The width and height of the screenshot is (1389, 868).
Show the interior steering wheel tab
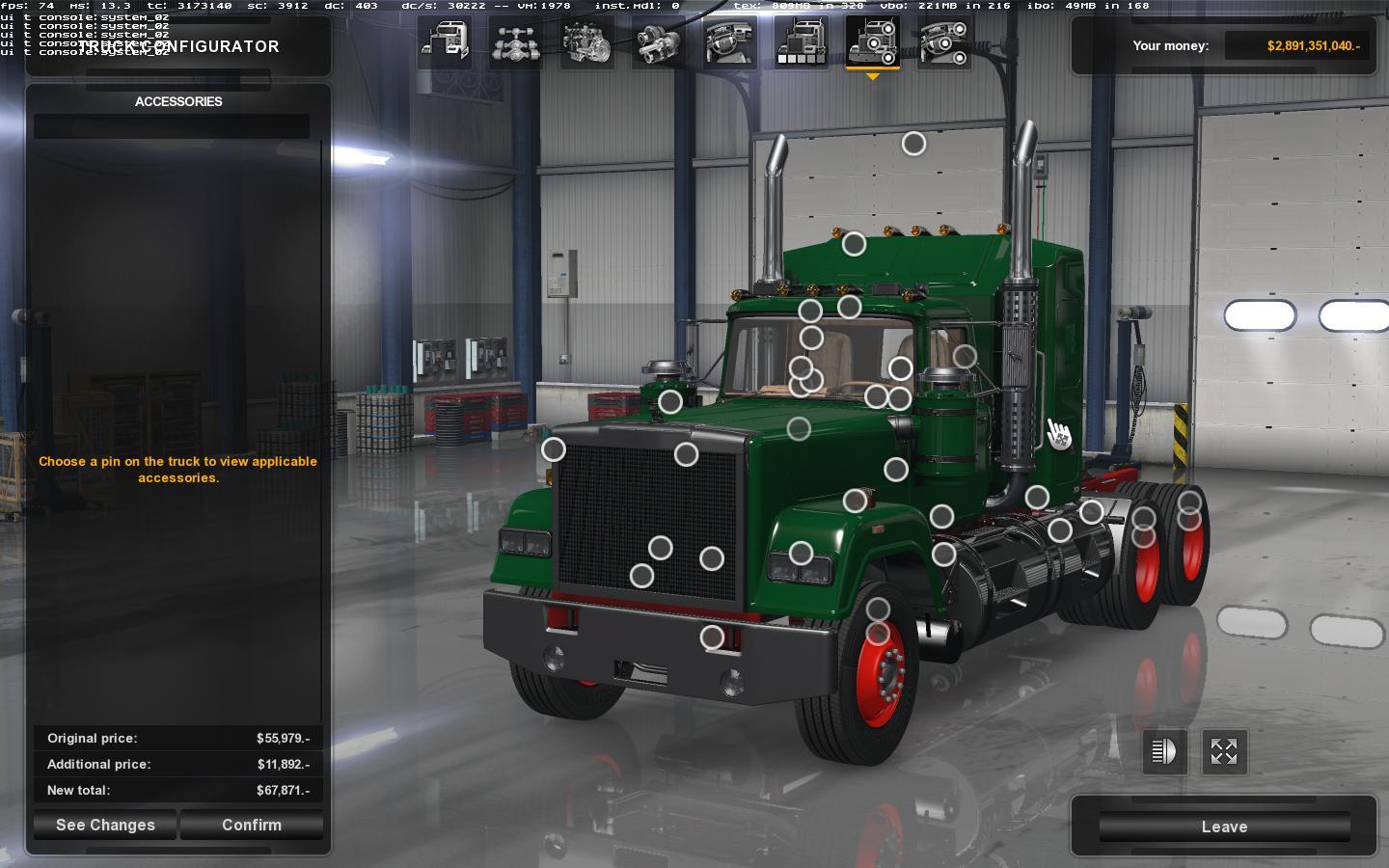[x=730, y=42]
